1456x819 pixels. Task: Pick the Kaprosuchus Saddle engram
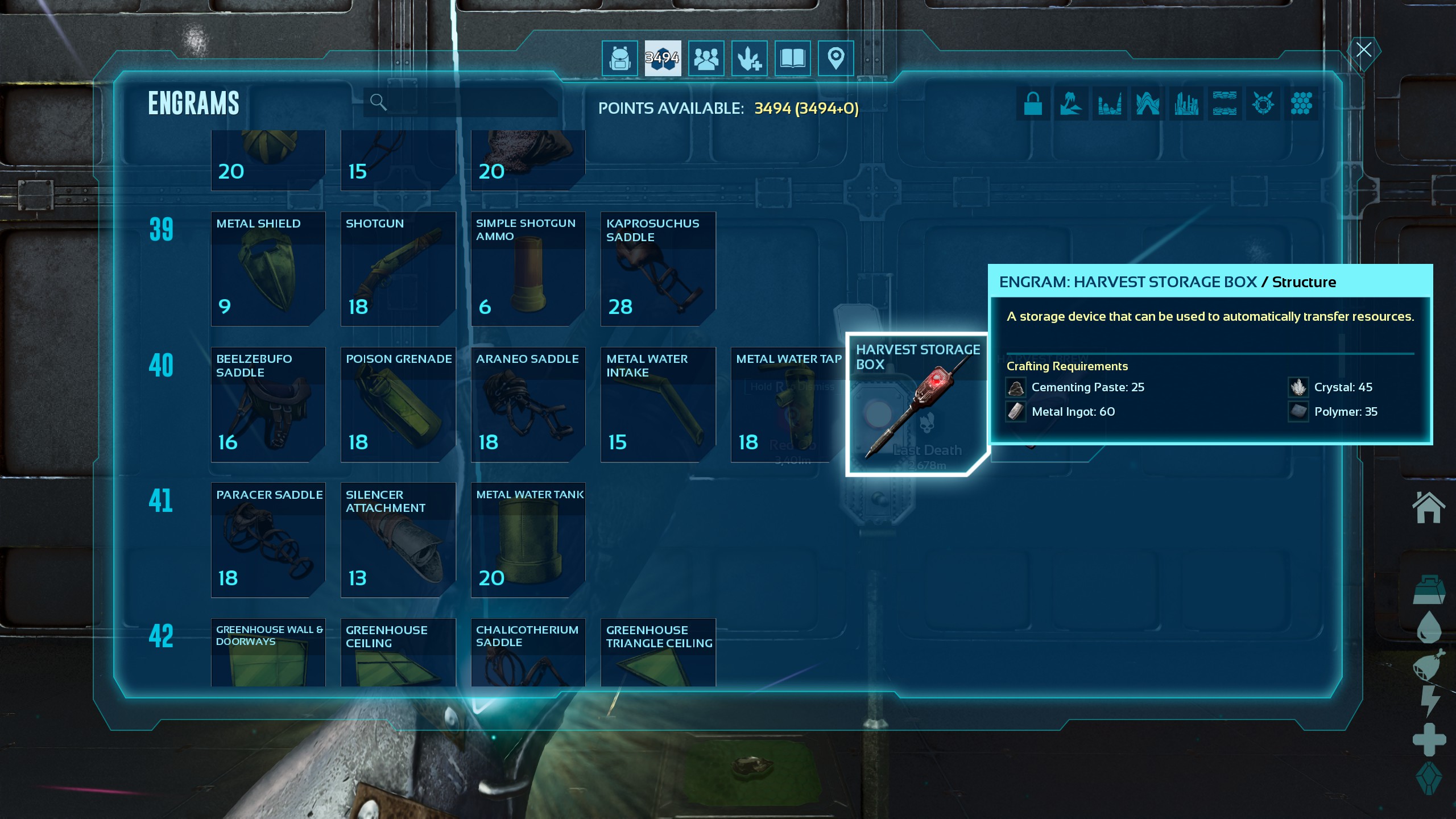[x=658, y=268]
